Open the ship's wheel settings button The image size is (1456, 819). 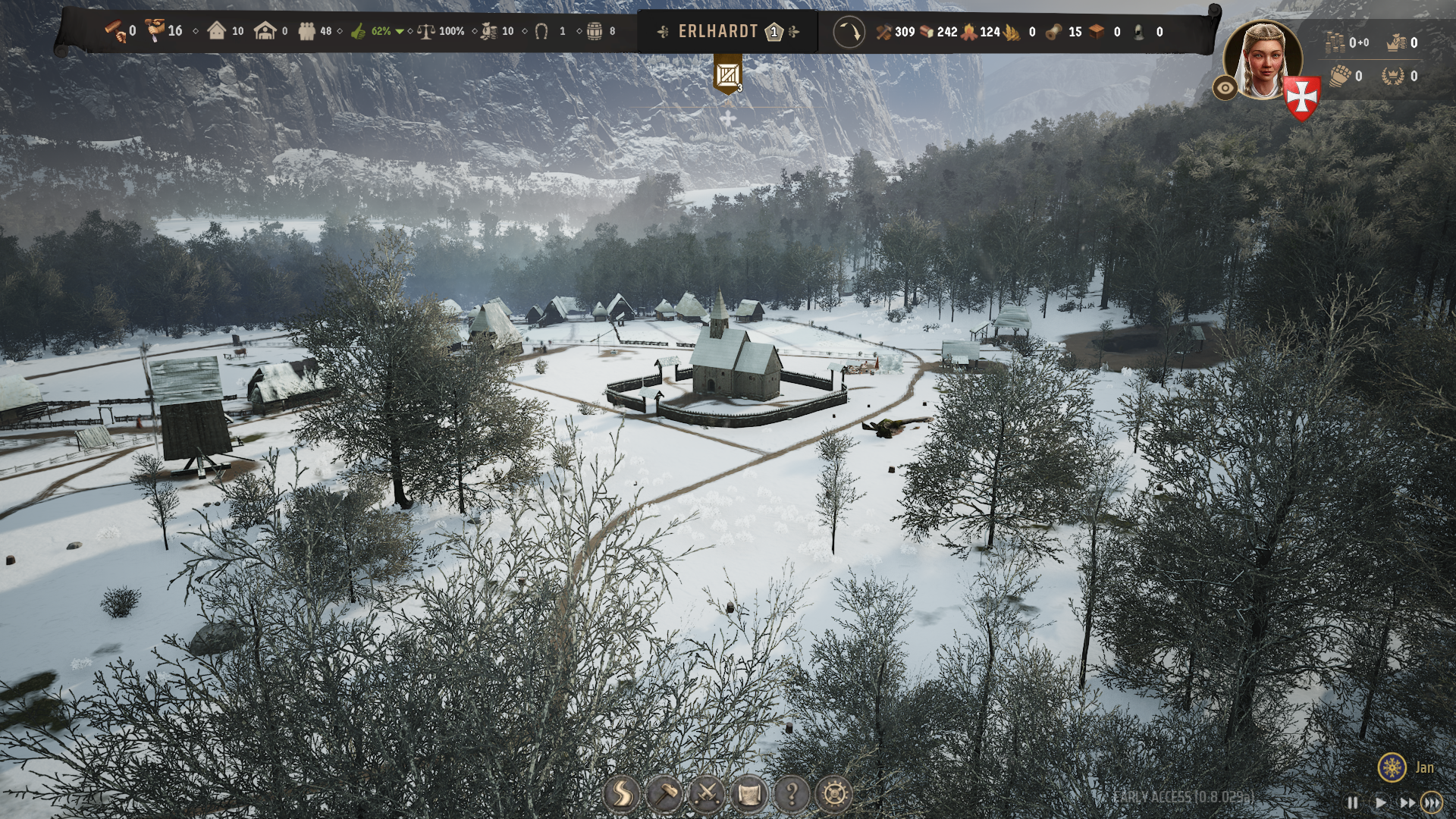[x=834, y=794]
